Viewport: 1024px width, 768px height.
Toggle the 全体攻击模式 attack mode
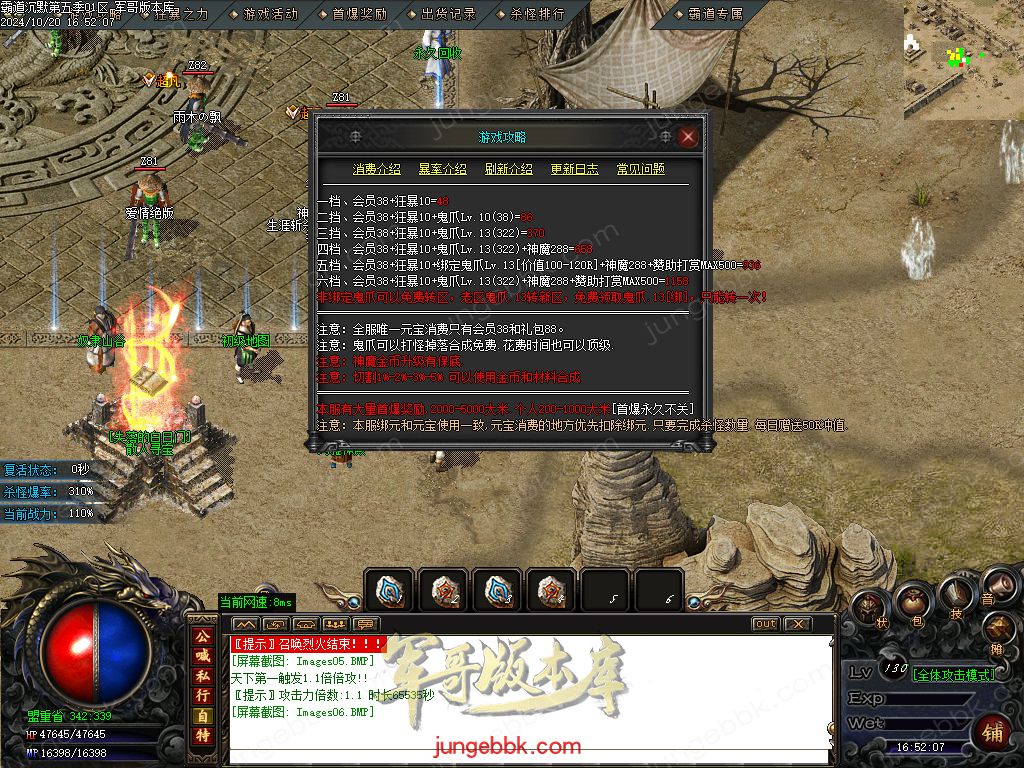pos(951,674)
